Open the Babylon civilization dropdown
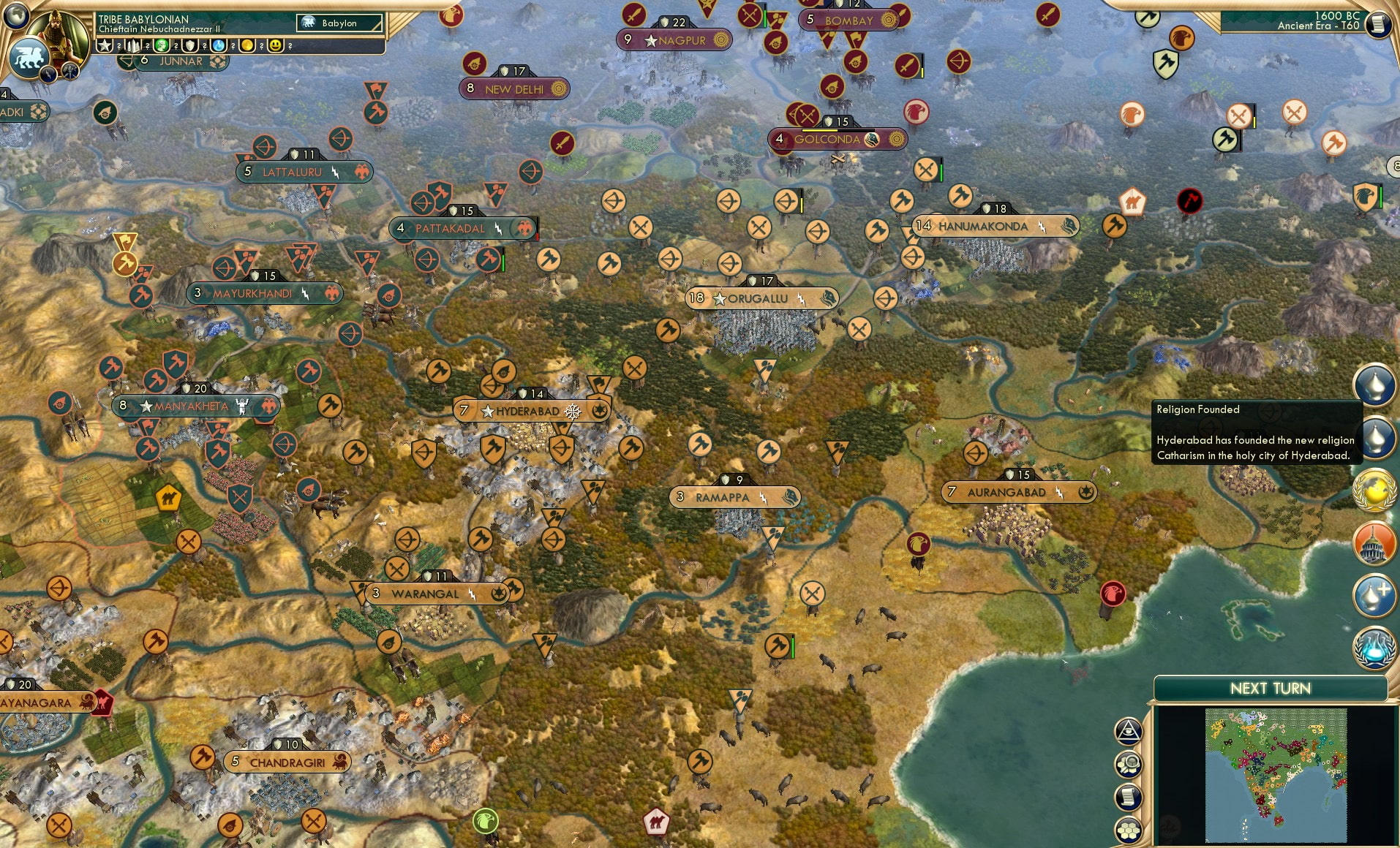This screenshot has height=848, width=1400. click(x=339, y=23)
